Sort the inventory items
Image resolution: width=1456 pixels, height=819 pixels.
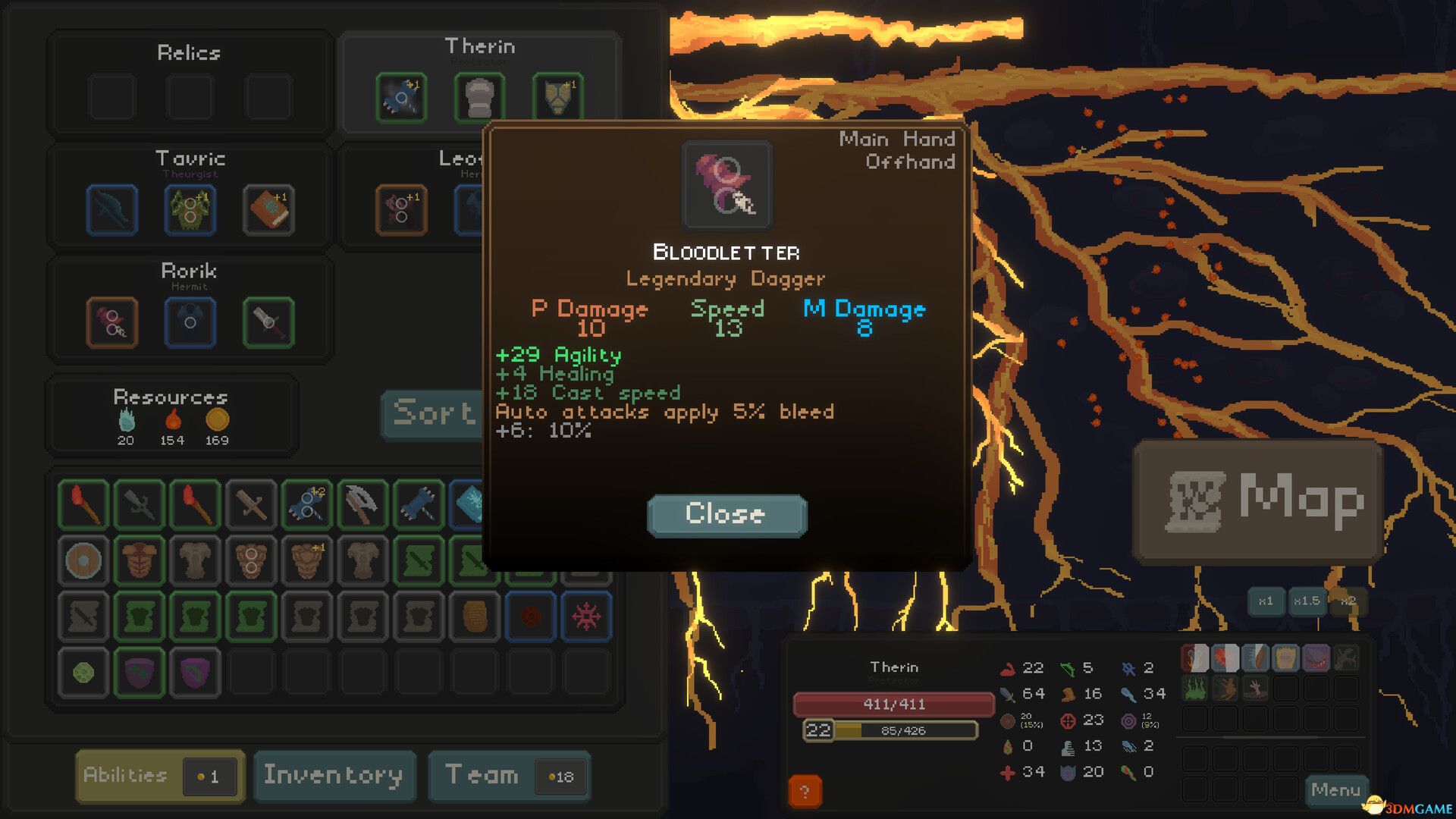tap(432, 413)
